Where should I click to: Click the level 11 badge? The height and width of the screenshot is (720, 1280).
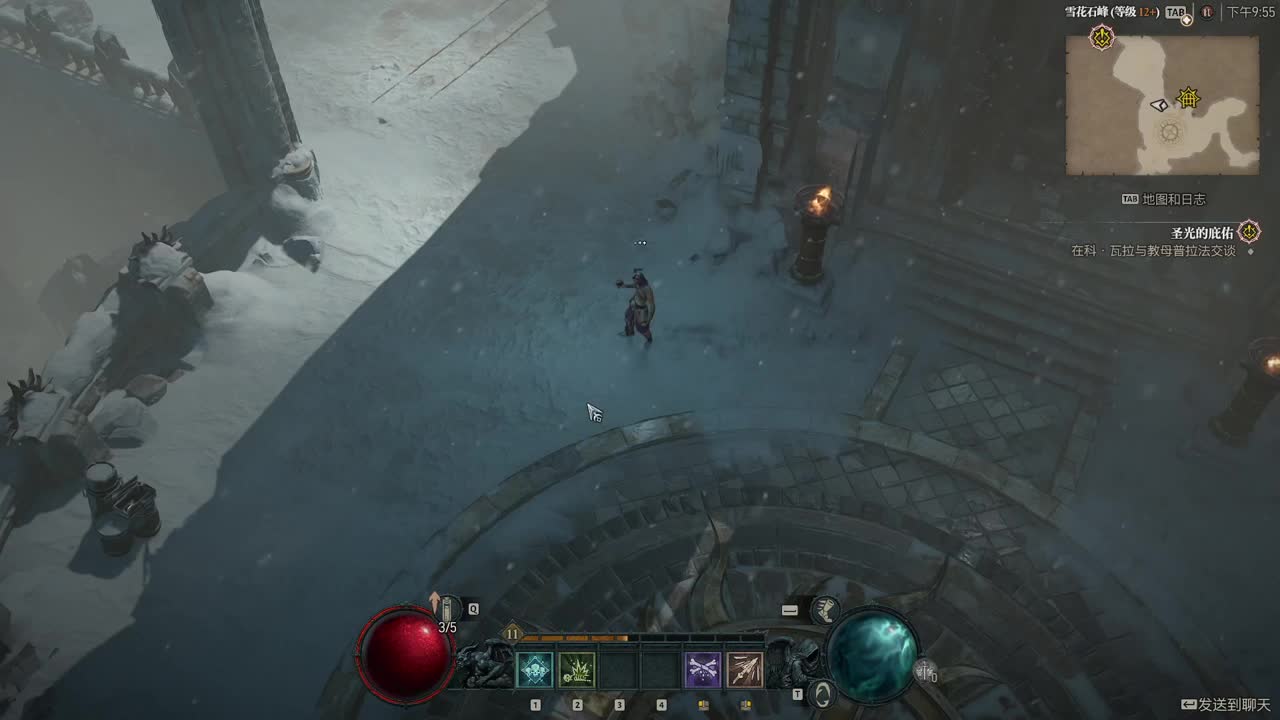(x=512, y=633)
